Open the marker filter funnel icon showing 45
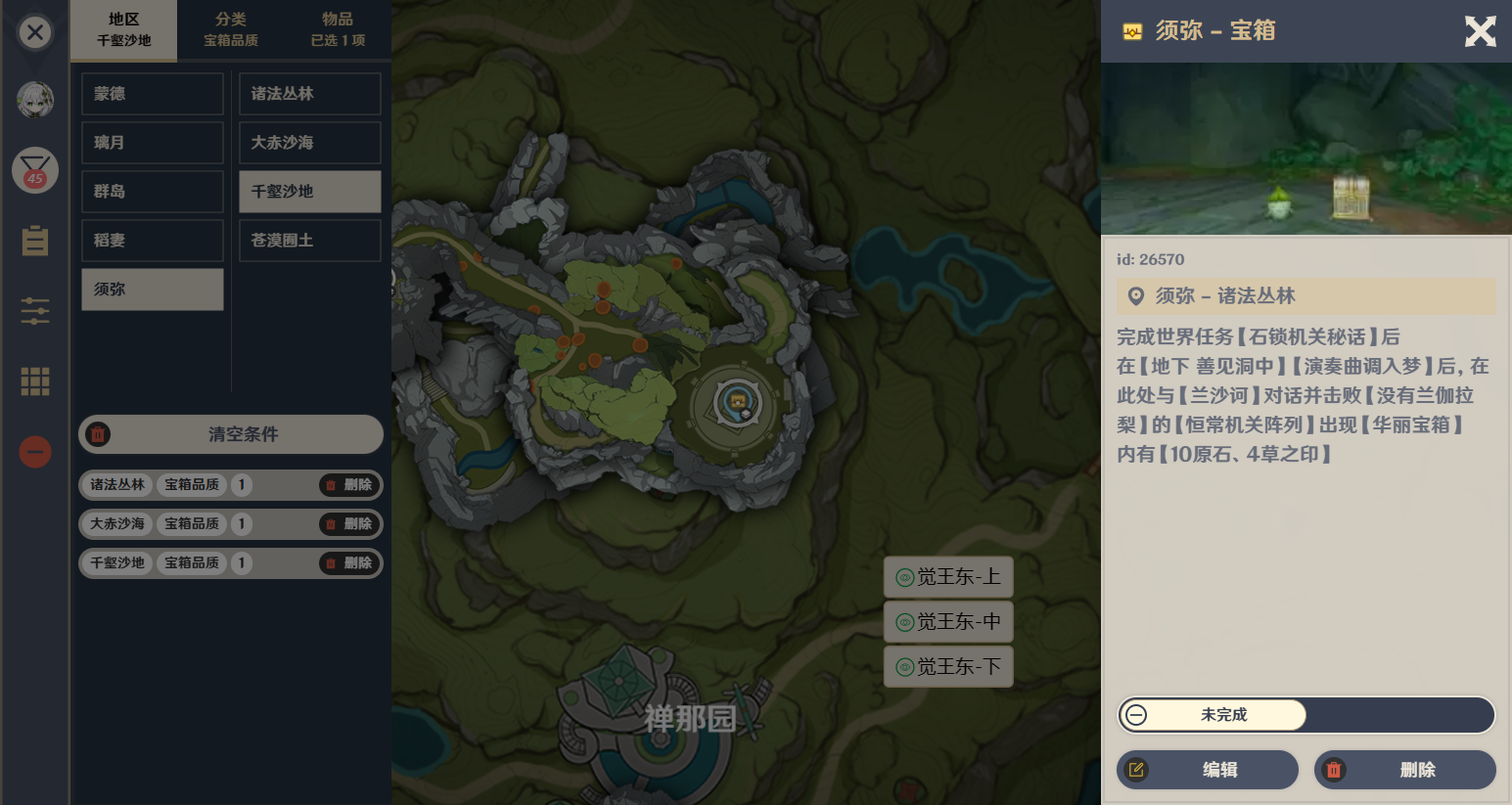1512x805 pixels. pyautogui.click(x=34, y=170)
